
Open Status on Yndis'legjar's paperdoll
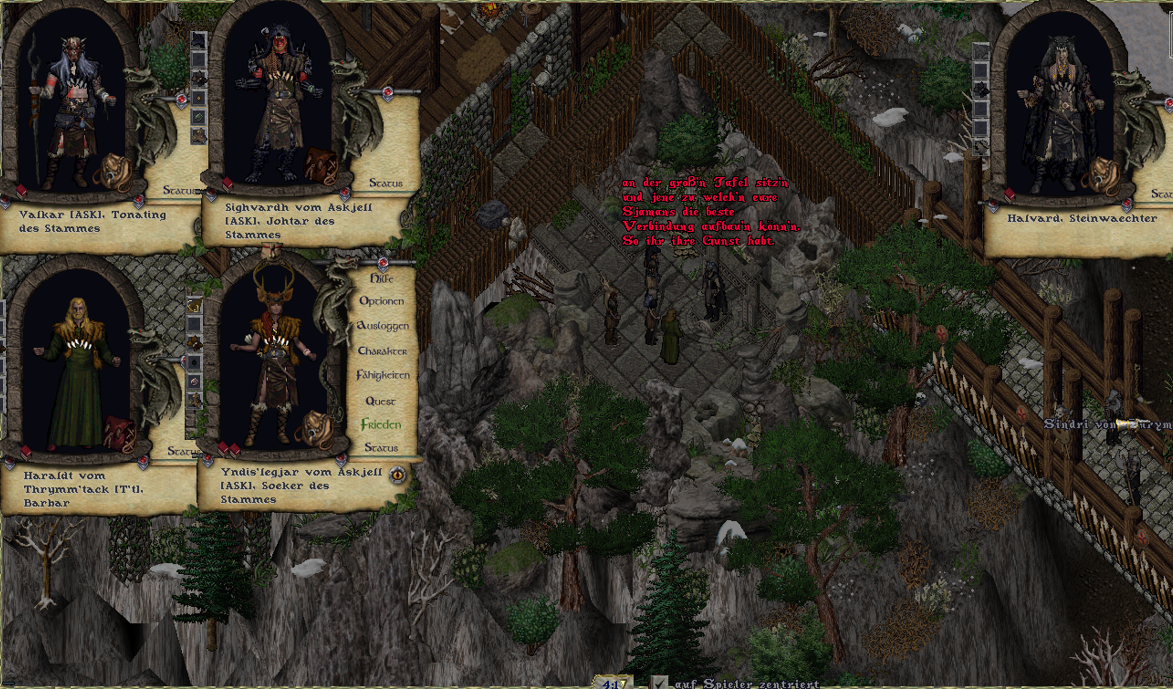(380, 448)
